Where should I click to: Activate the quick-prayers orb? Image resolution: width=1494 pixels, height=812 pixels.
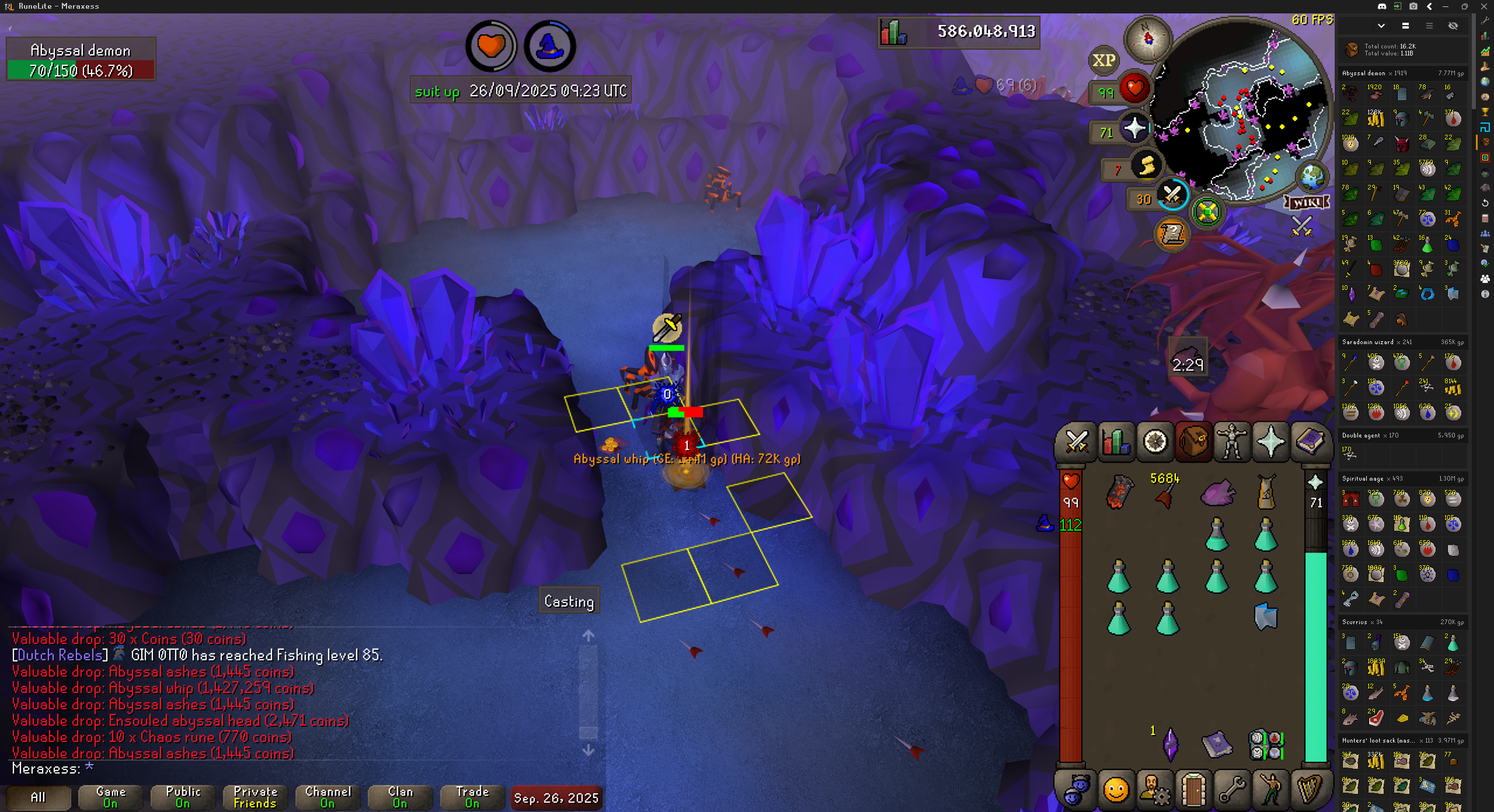(1134, 128)
